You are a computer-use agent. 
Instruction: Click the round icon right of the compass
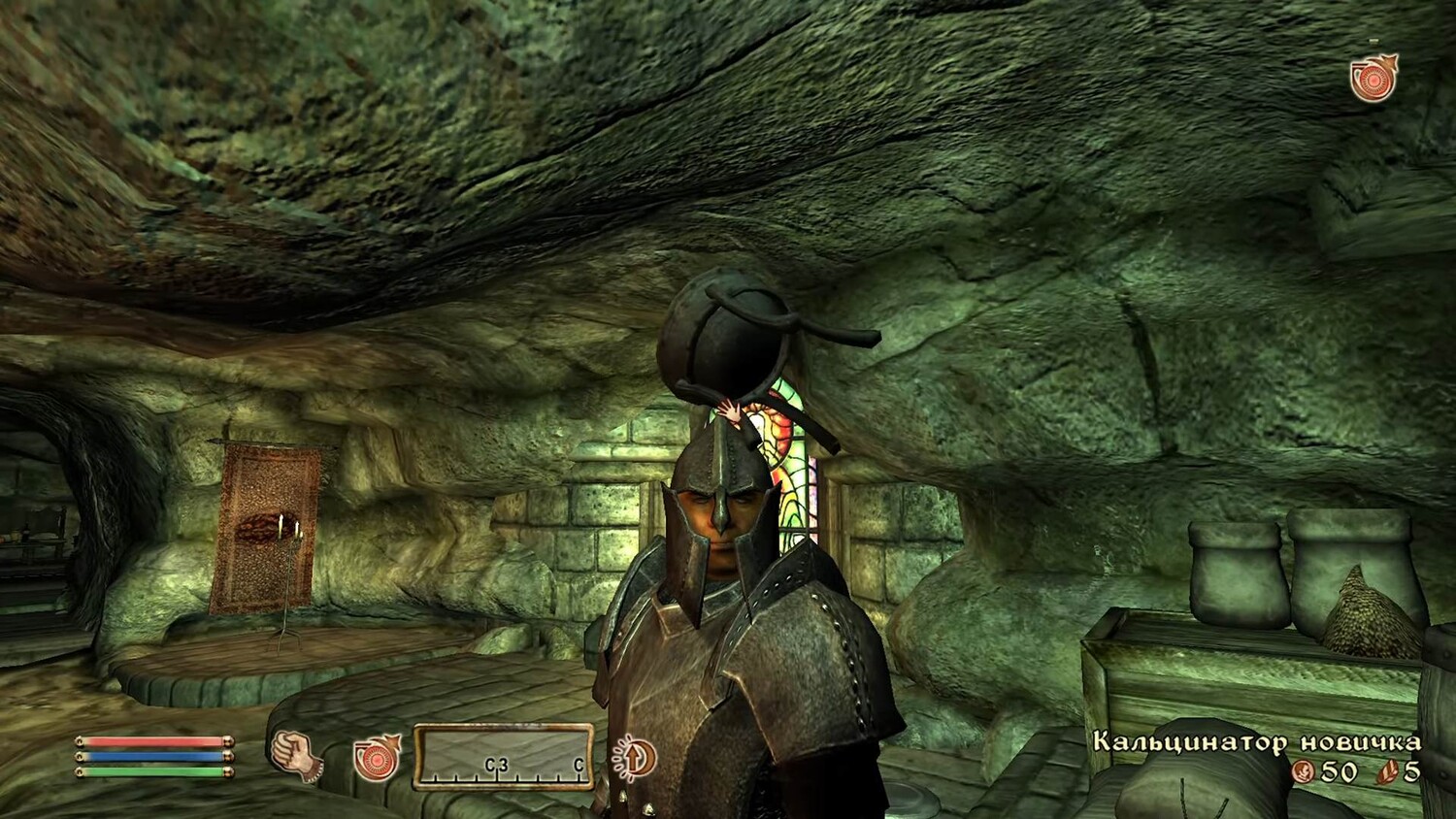click(635, 757)
